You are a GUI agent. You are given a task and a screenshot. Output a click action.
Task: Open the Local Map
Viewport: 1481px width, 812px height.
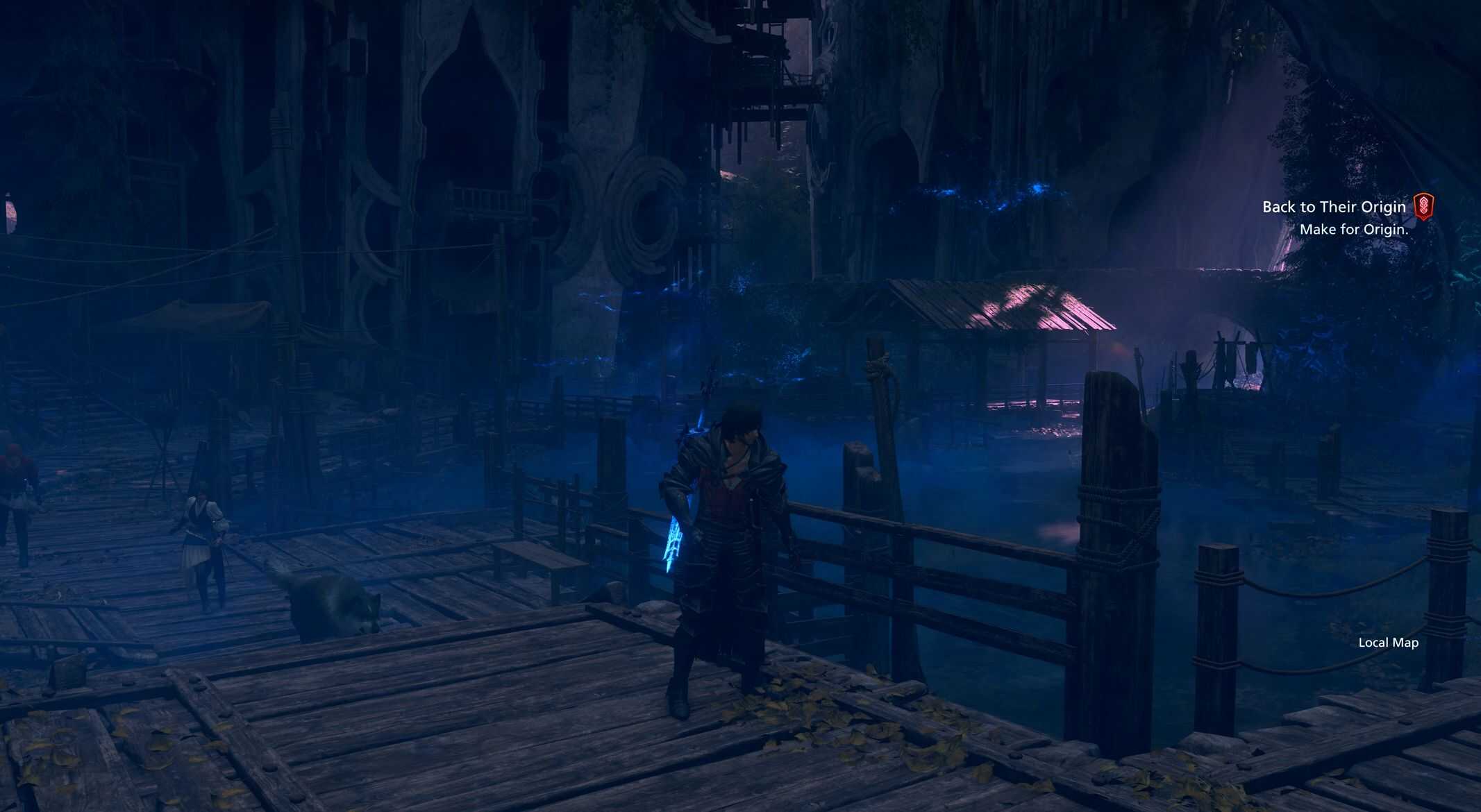1388,643
